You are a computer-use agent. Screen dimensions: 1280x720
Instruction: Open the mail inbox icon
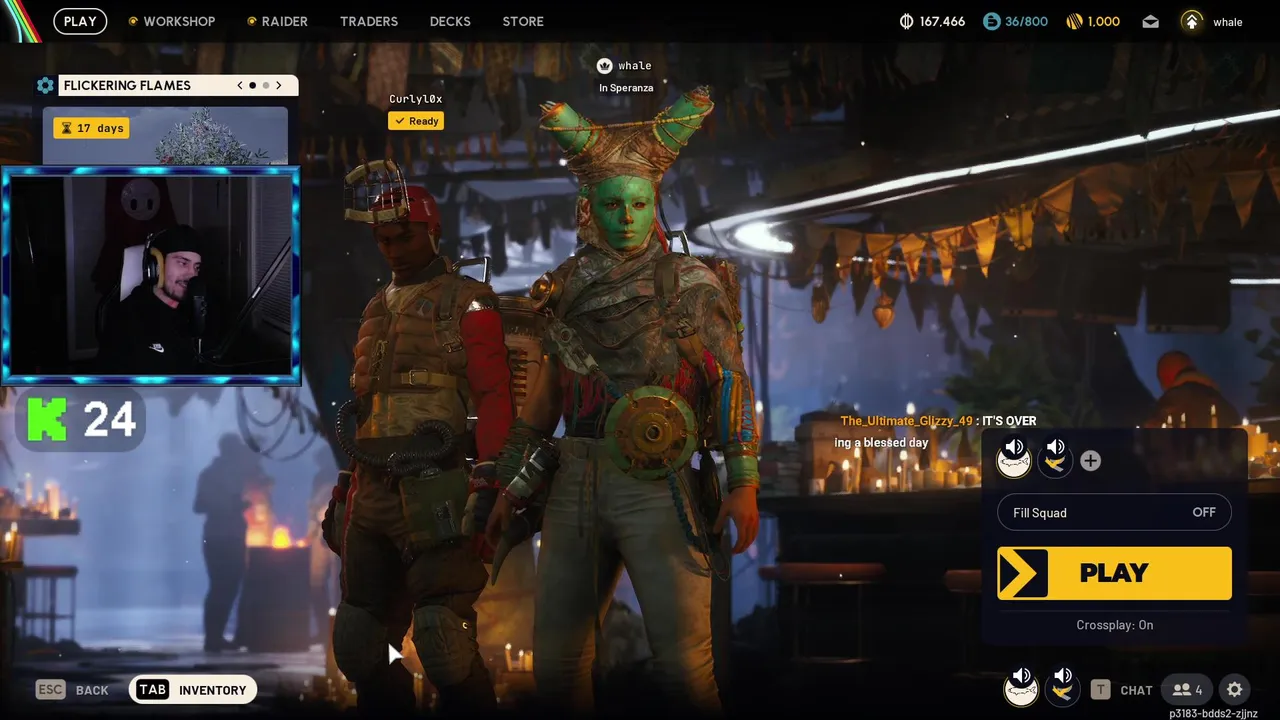point(1151,21)
